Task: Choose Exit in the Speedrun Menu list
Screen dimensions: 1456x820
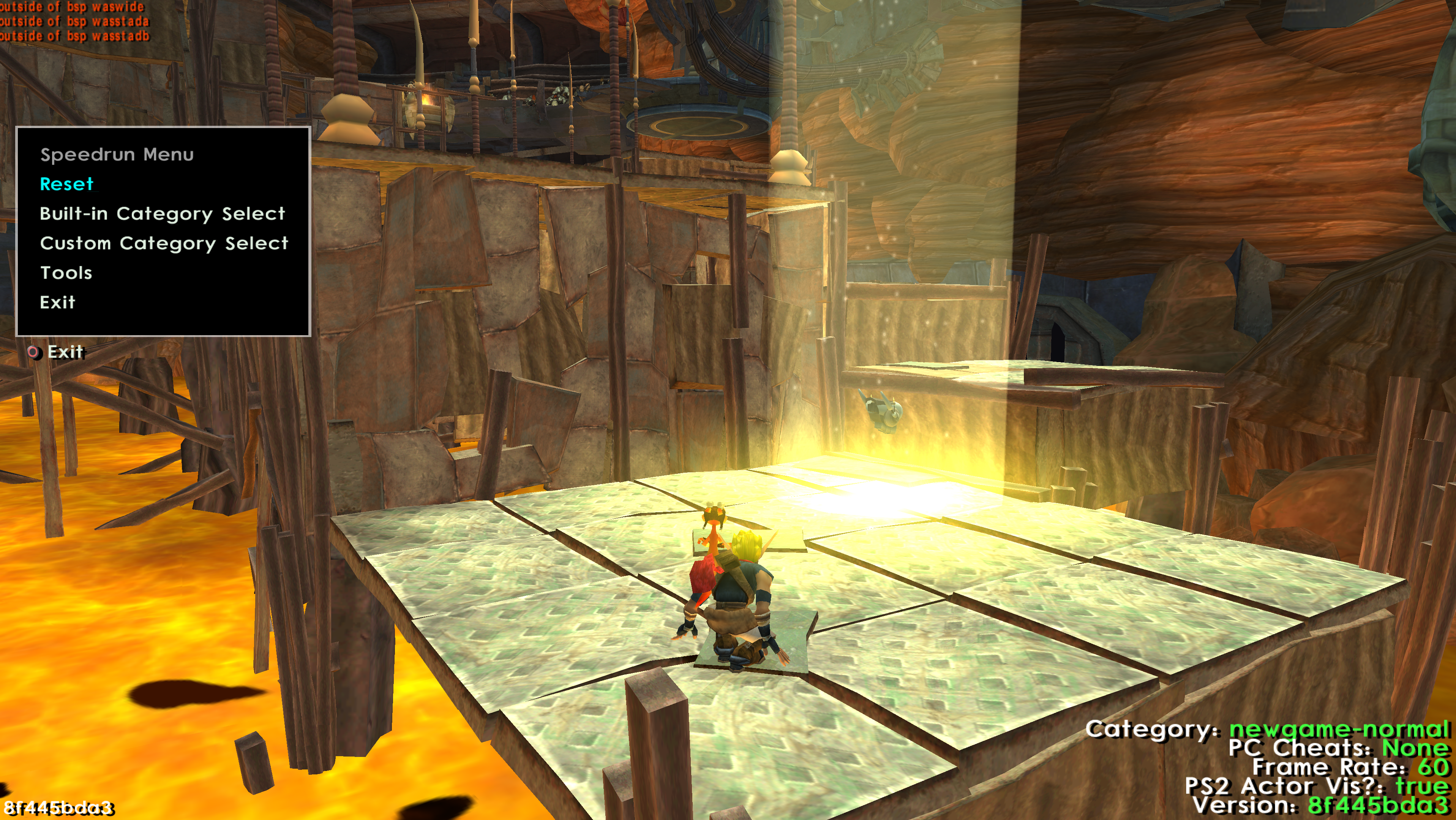Action: coord(57,302)
